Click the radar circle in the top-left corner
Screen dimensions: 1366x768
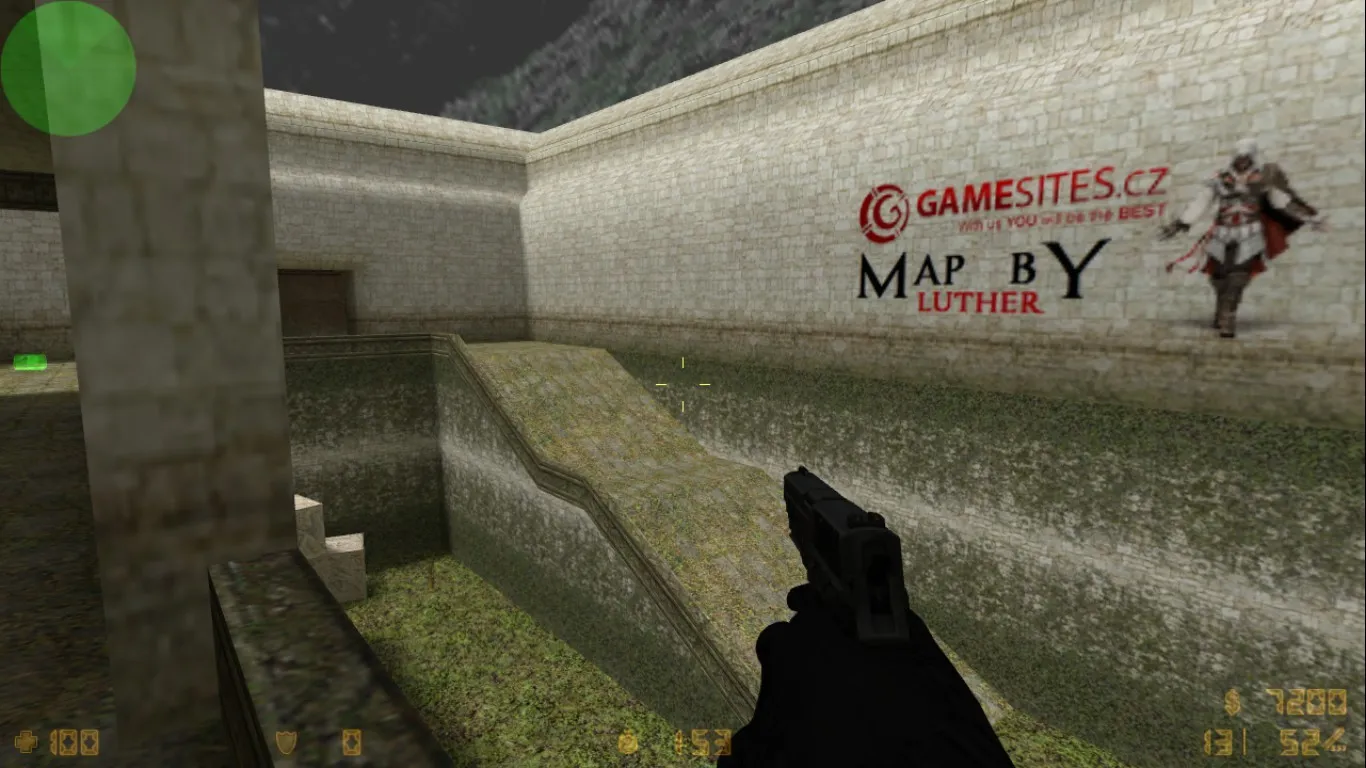68,64
